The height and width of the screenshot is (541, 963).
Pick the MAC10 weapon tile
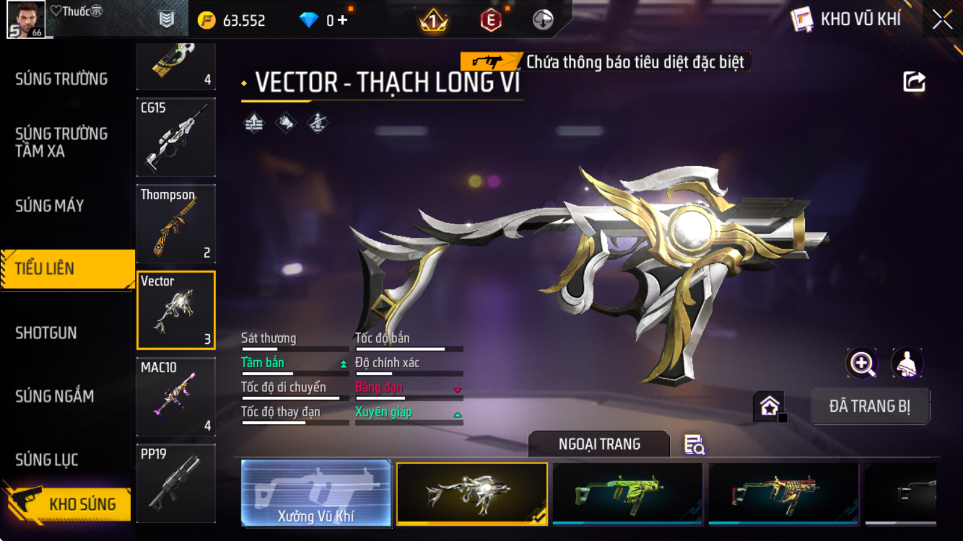[176, 397]
